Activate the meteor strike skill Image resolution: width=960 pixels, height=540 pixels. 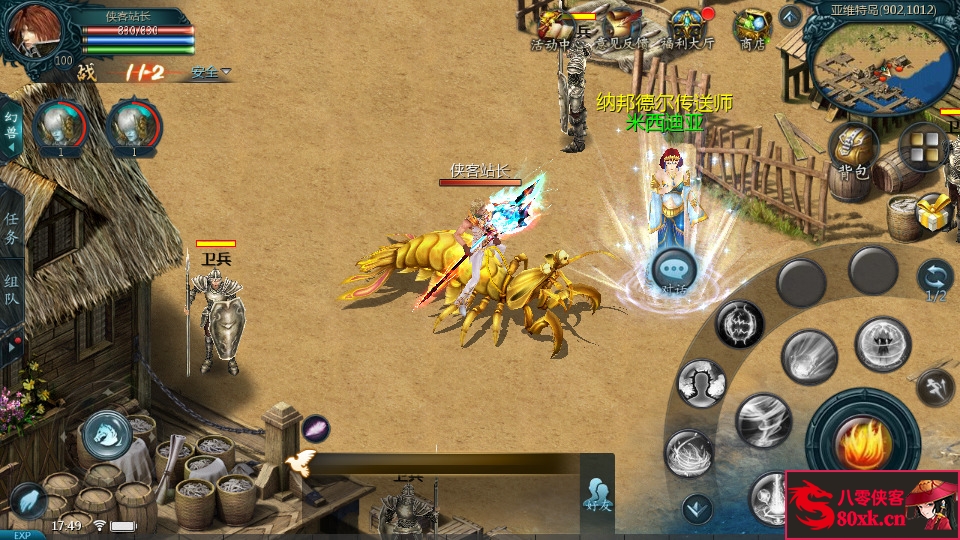(x=809, y=356)
